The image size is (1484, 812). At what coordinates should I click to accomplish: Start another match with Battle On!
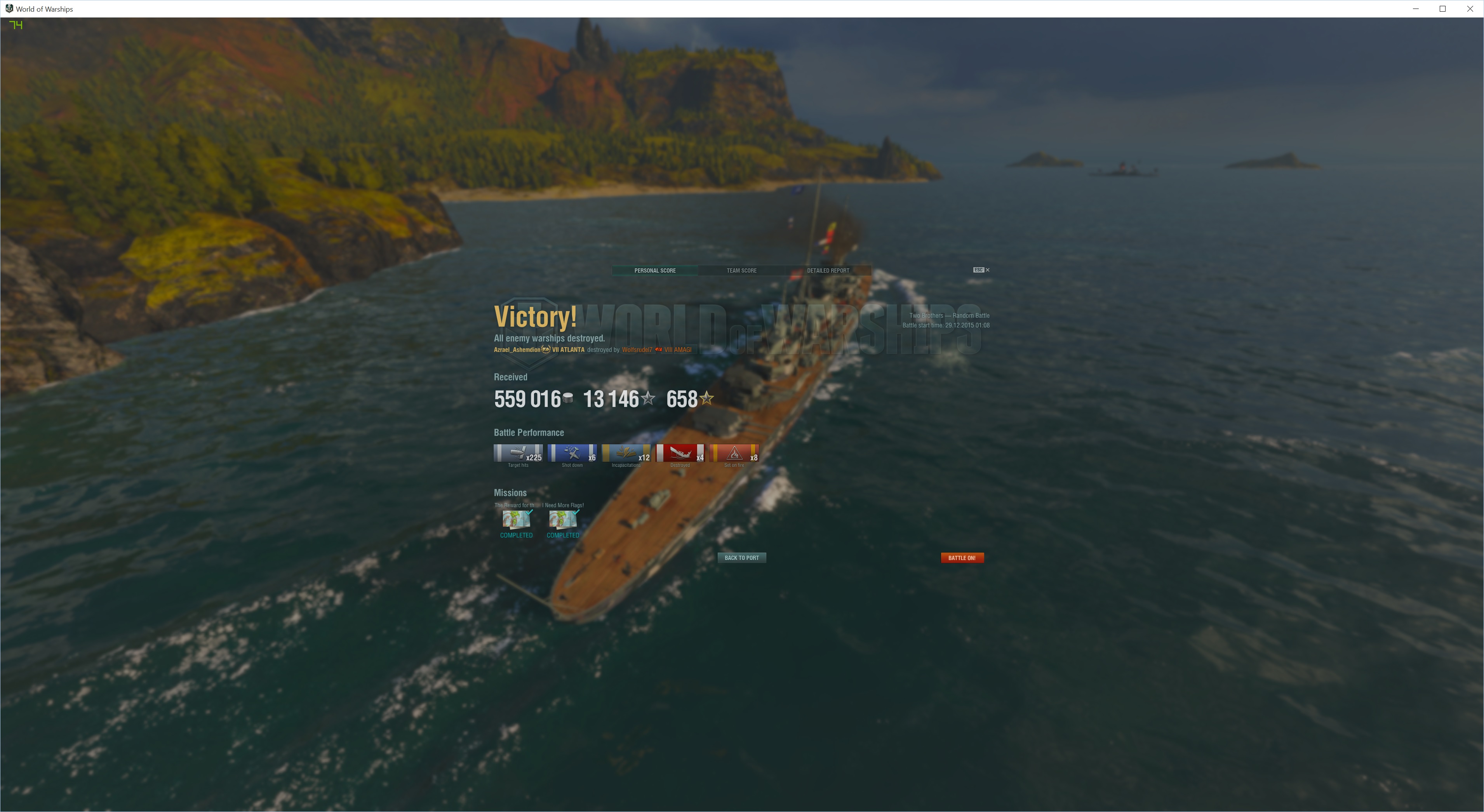click(962, 558)
